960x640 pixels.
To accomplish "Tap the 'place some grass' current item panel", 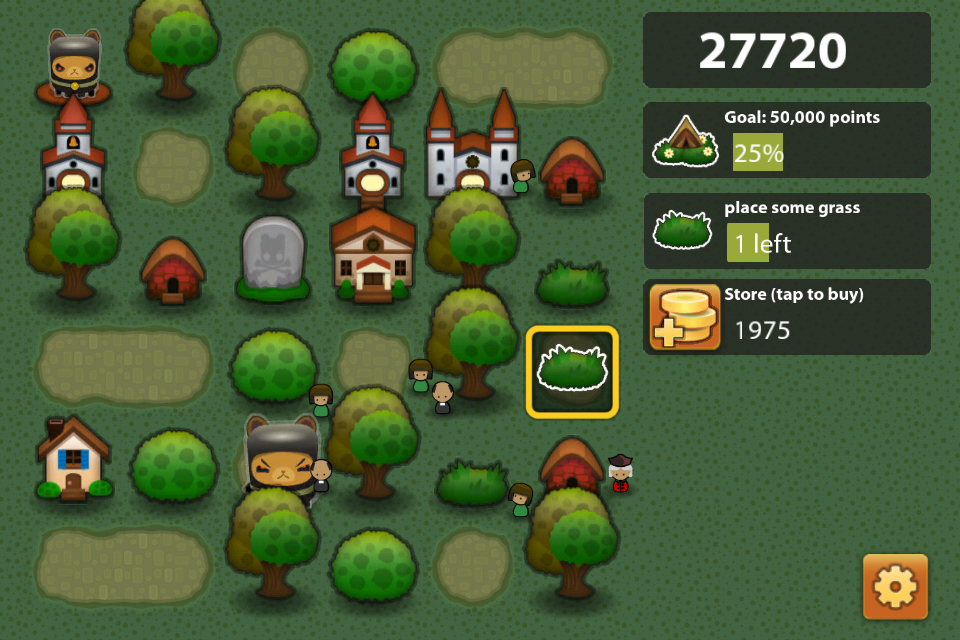I will [786, 230].
